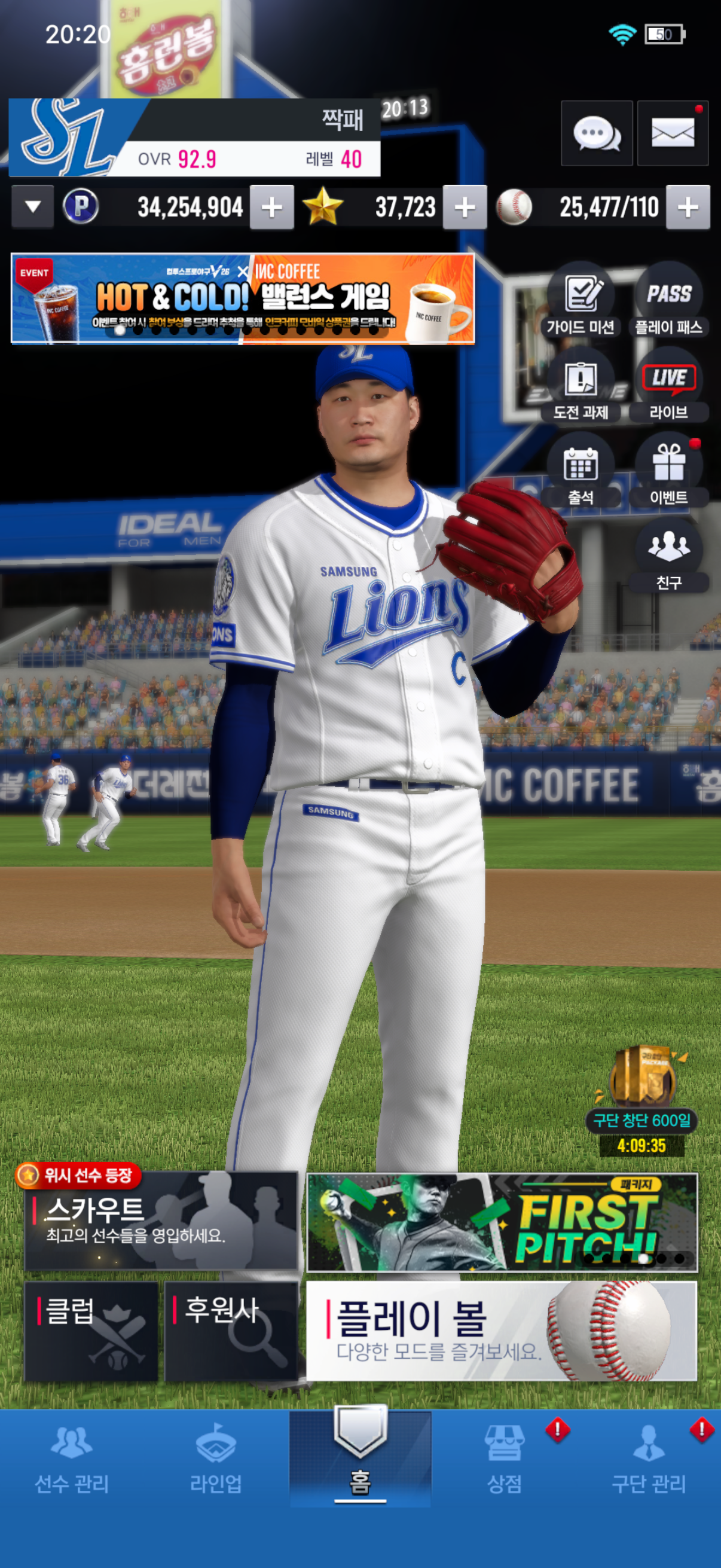Open the 출석 attendance calendar
Viewport: 721px width, 1568px height.
[x=581, y=472]
